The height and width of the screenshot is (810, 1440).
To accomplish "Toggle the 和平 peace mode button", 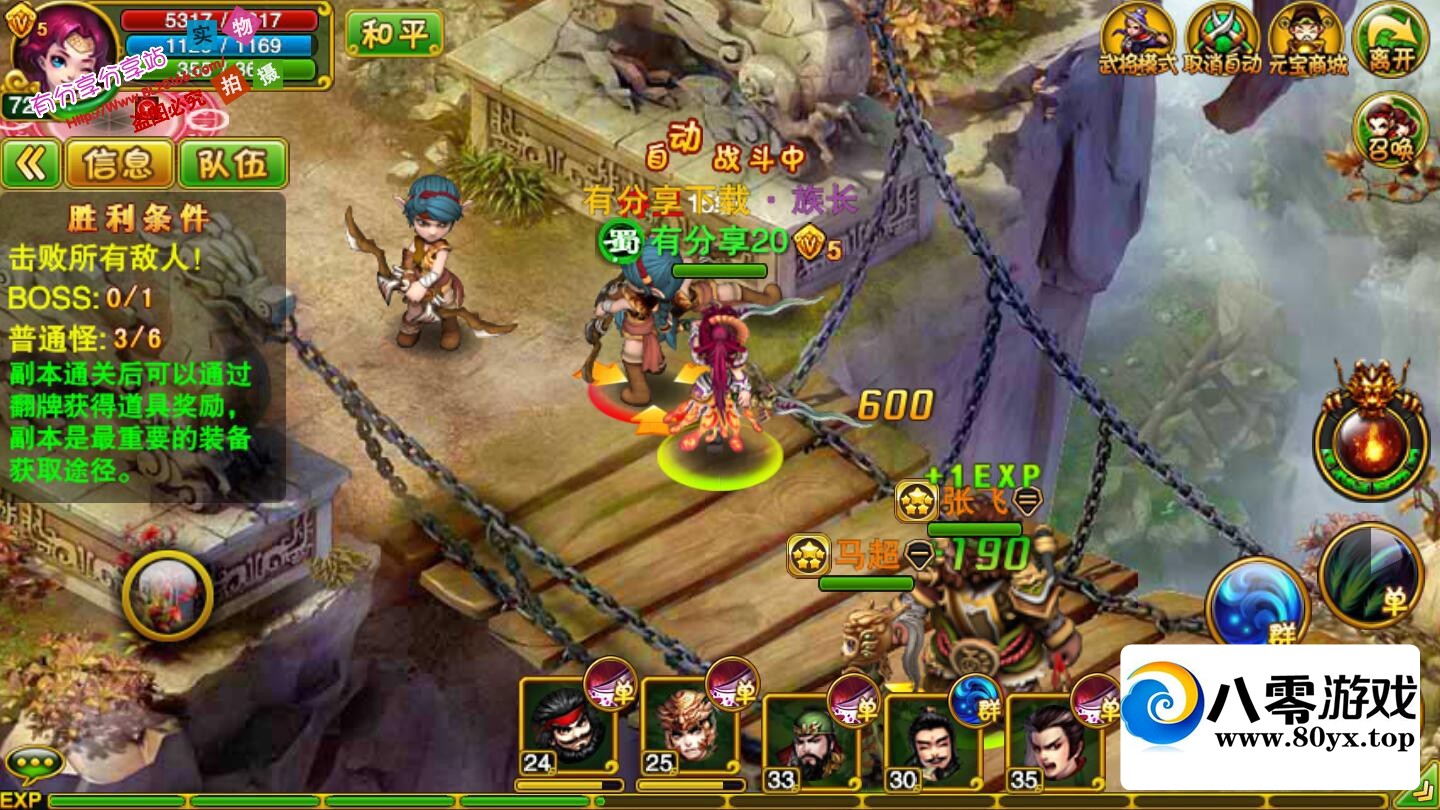I will tap(393, 35).
